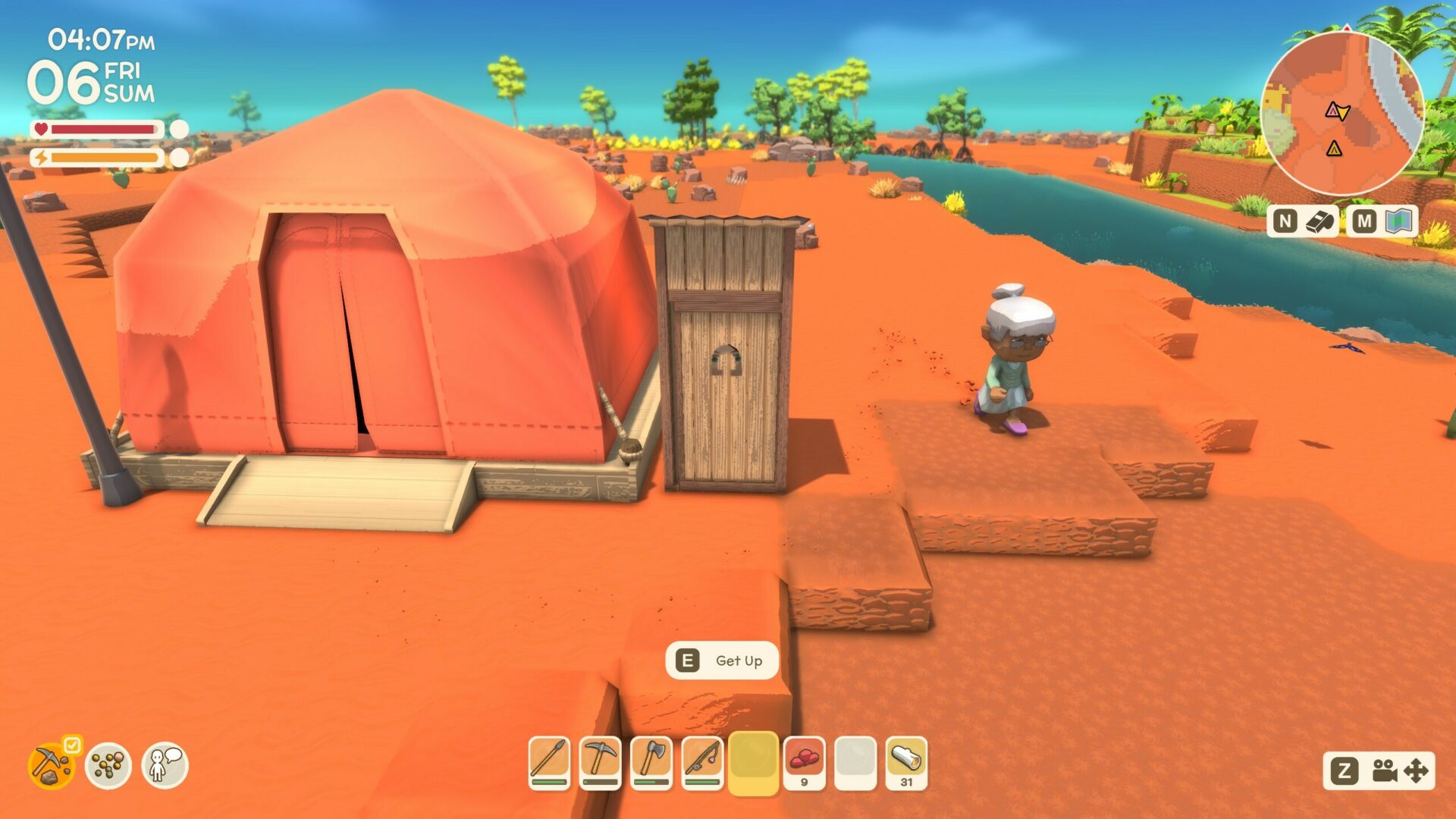Select the fishing rod slot
The image size is (1456, 819).
coord(702,761)
